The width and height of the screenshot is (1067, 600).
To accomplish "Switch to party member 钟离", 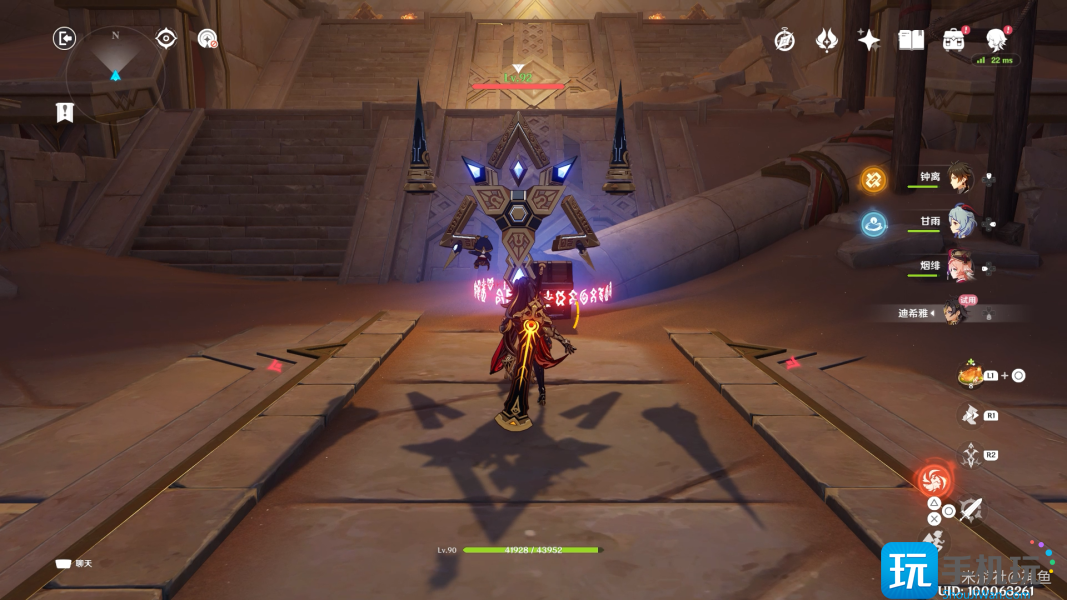I will click(959, 177).
